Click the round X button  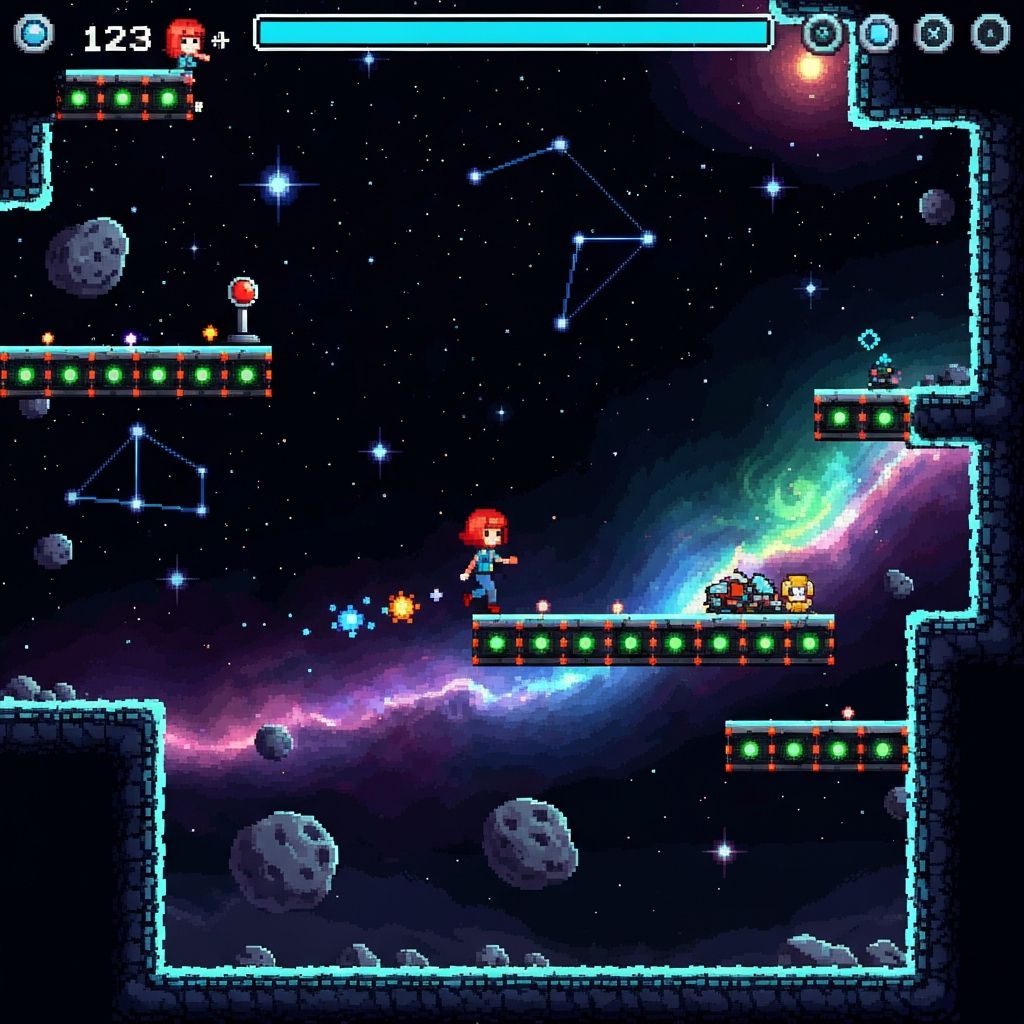(x=934, y=33)
